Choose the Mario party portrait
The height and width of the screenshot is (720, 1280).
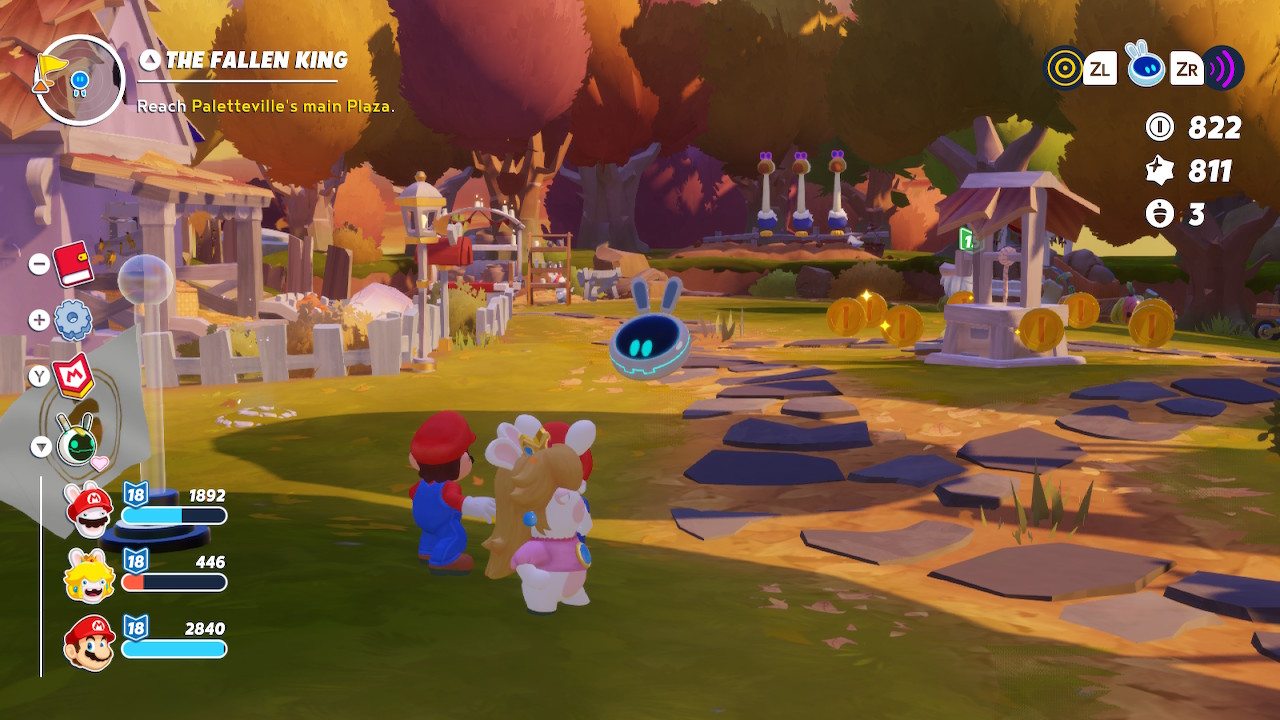(x=89, y=642)
